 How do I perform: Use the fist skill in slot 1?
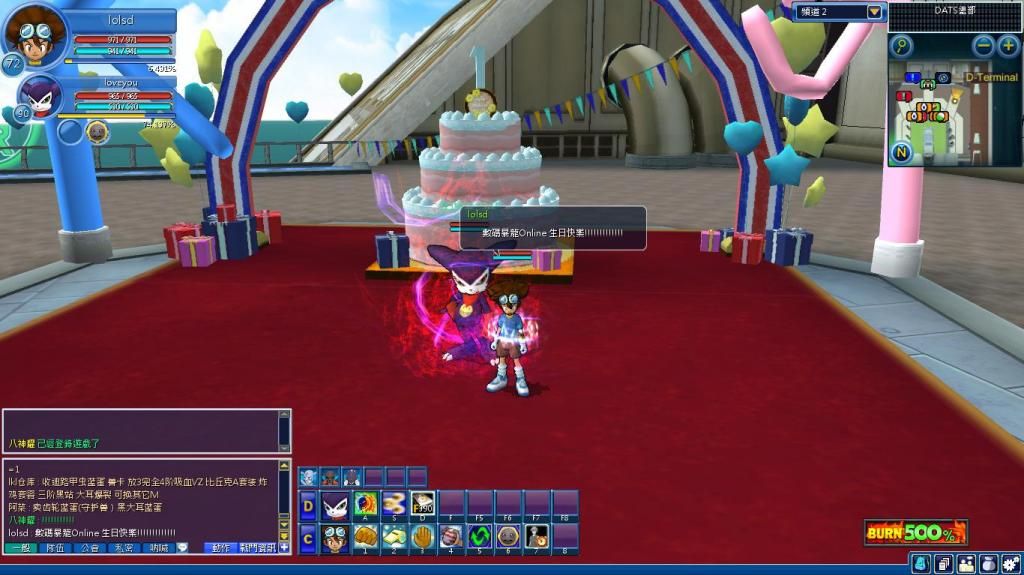365,537
